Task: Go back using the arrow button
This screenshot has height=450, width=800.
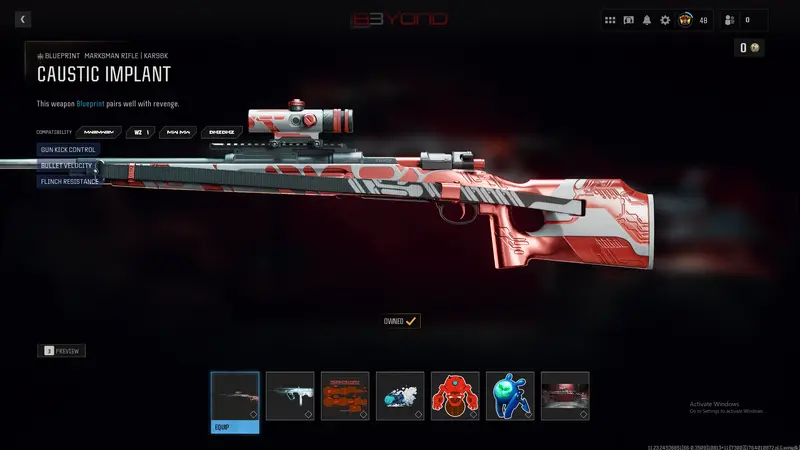Action: point(23,19)
